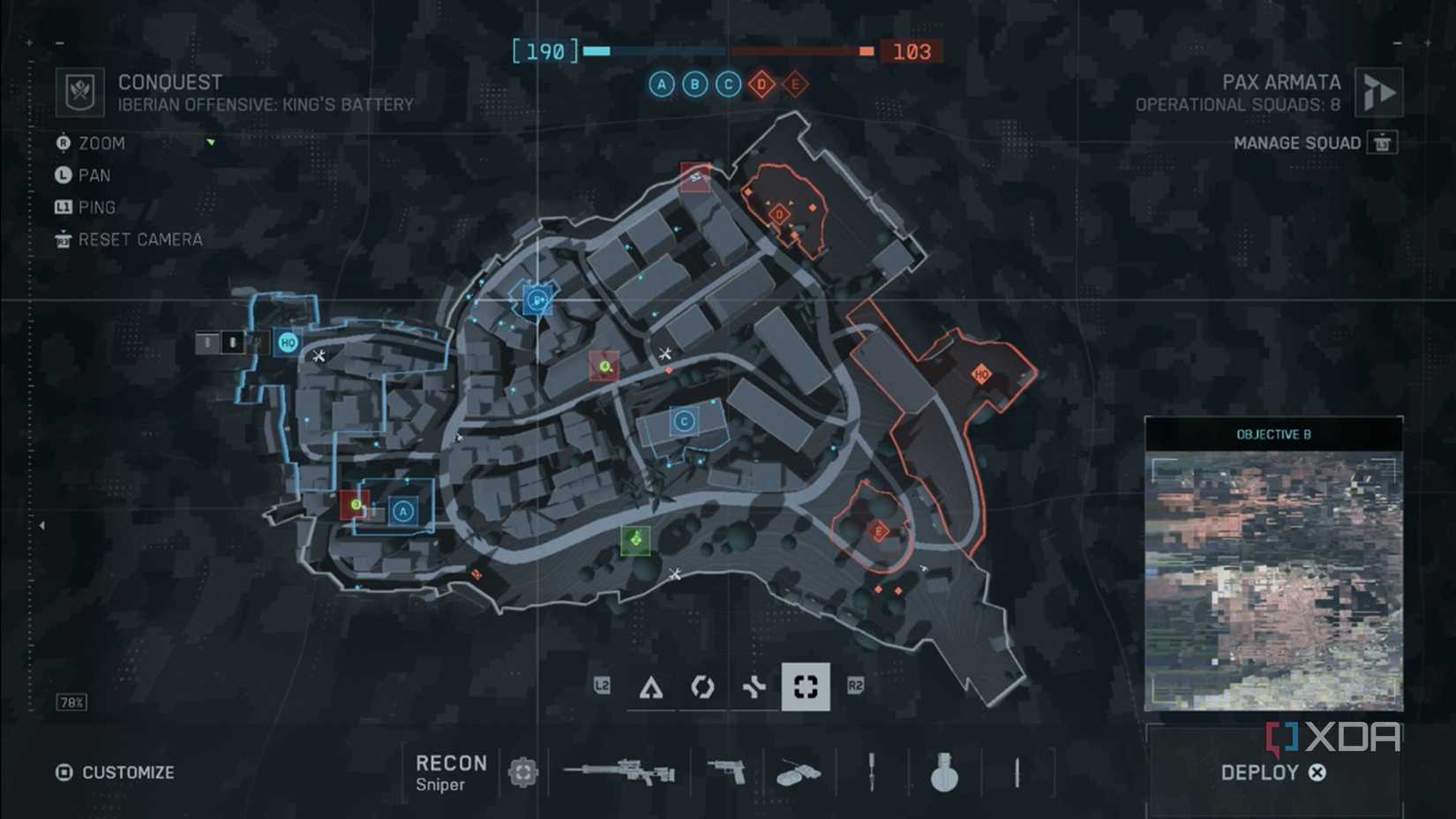Select the sidearm pistol slot

[724, 770]
